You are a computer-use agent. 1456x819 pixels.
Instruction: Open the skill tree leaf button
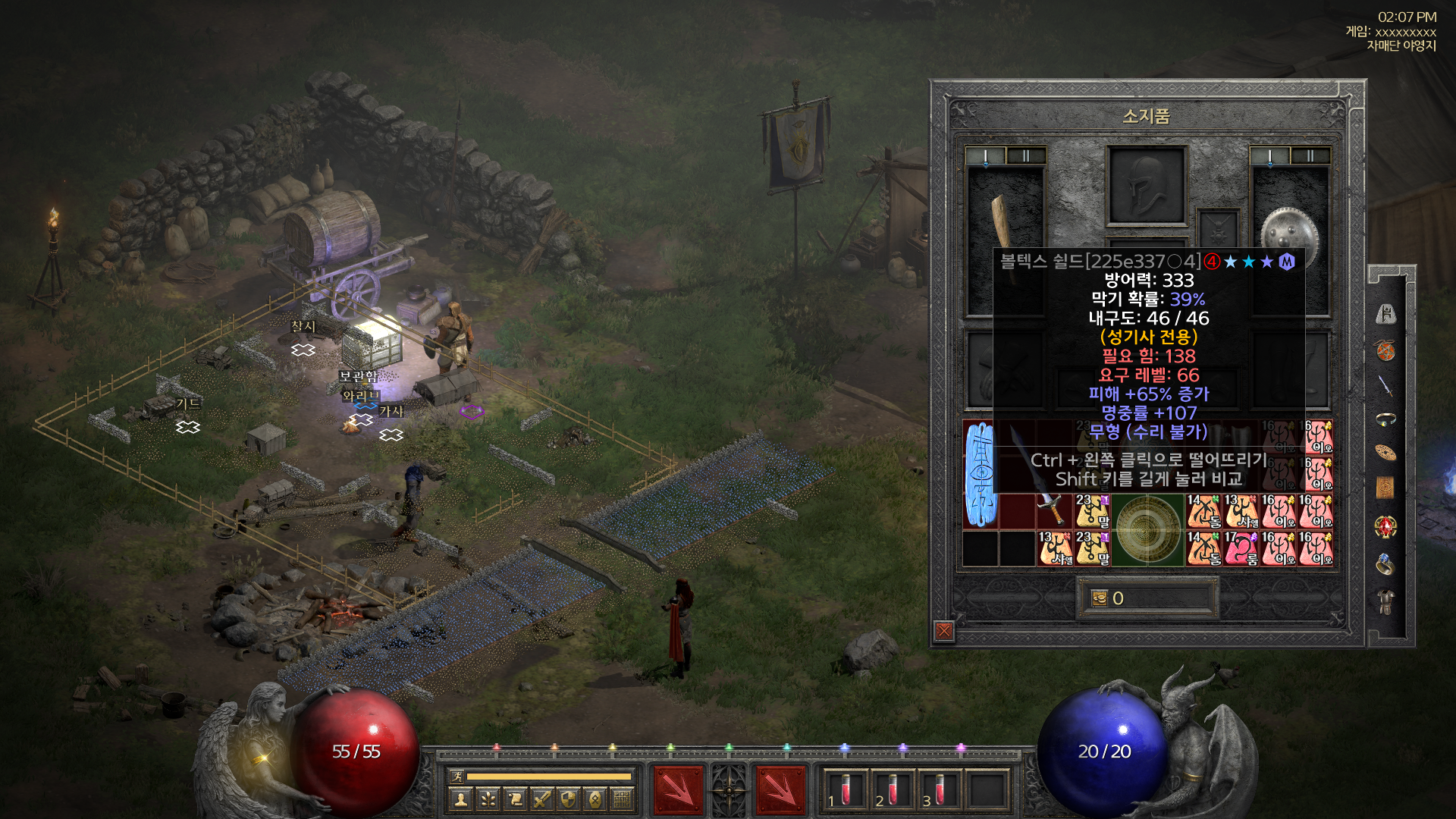(488, 799)
